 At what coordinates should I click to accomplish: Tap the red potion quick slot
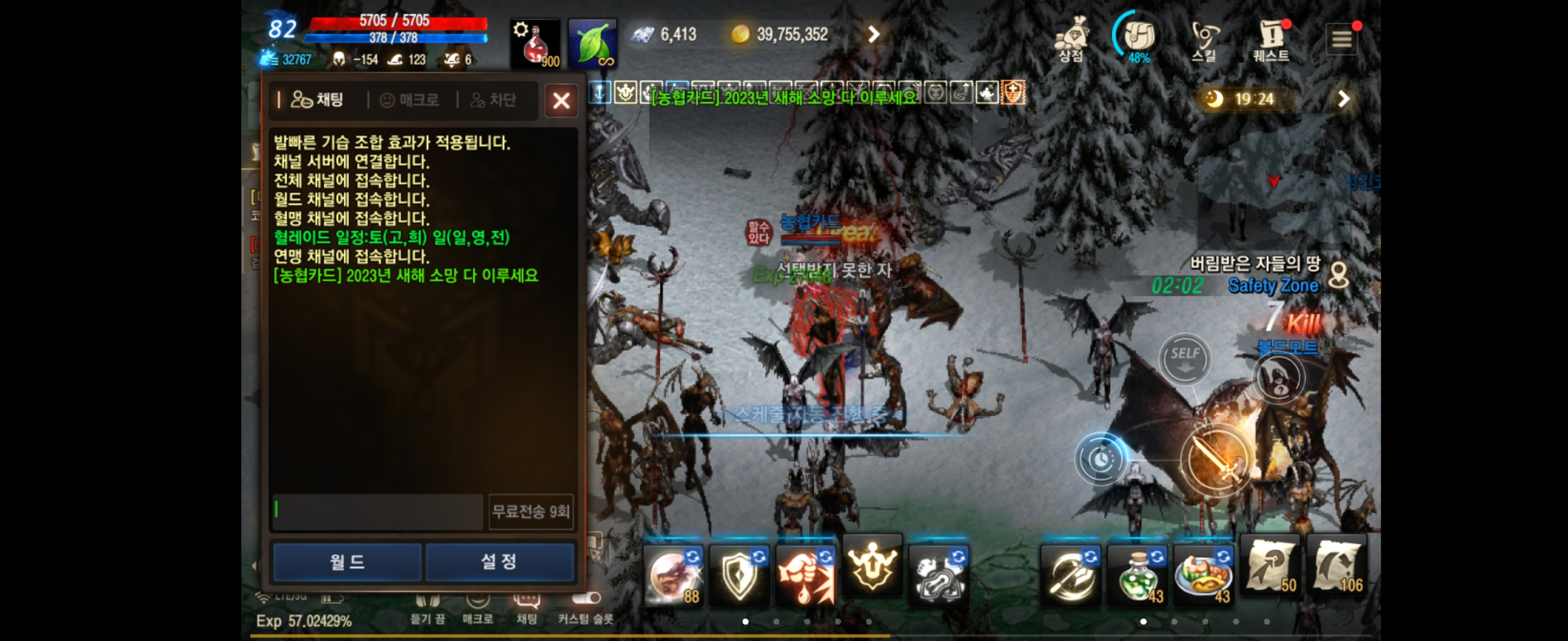tap(535, 42)
